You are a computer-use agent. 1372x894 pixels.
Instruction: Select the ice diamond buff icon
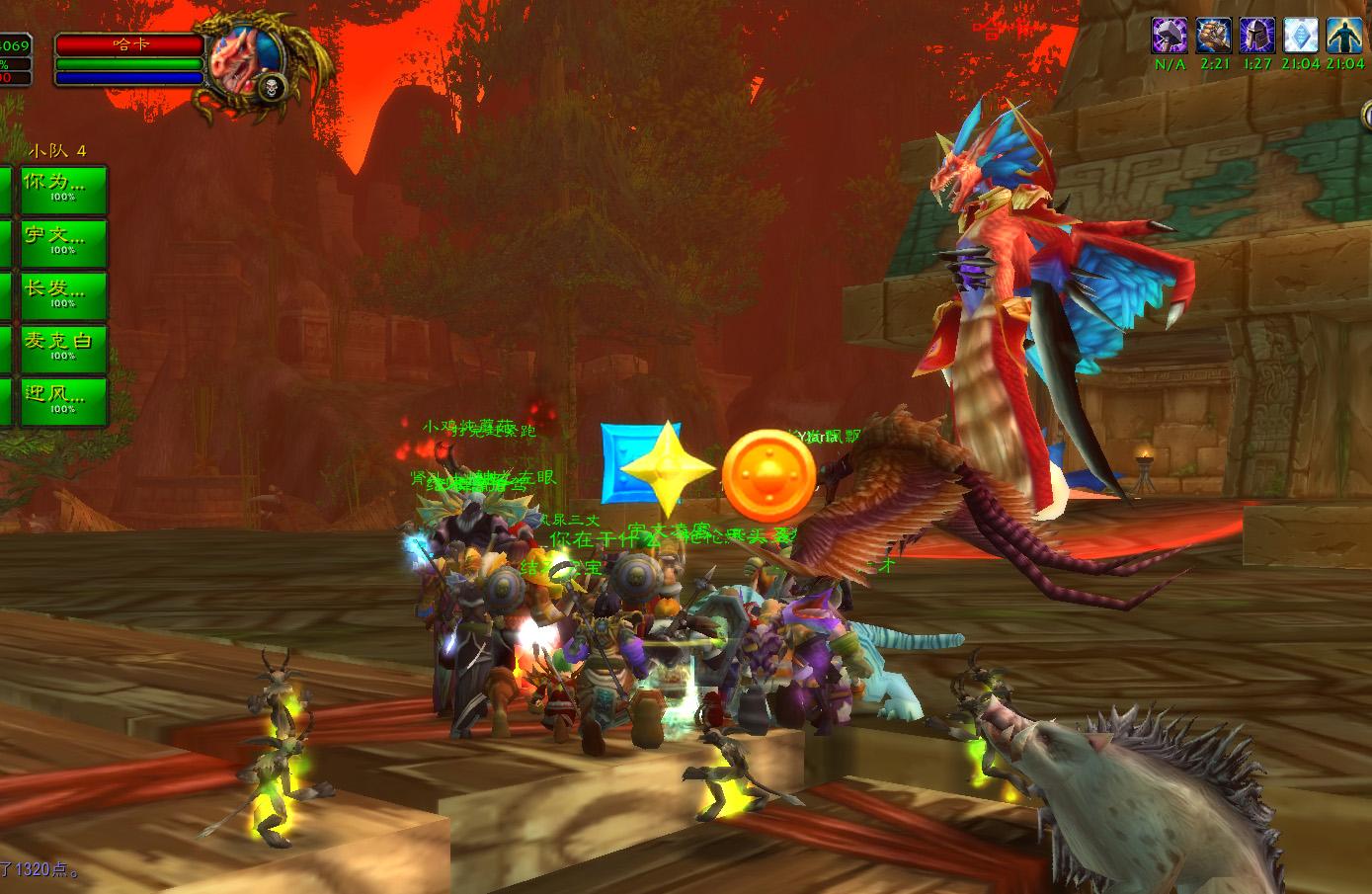[1301, 36]
